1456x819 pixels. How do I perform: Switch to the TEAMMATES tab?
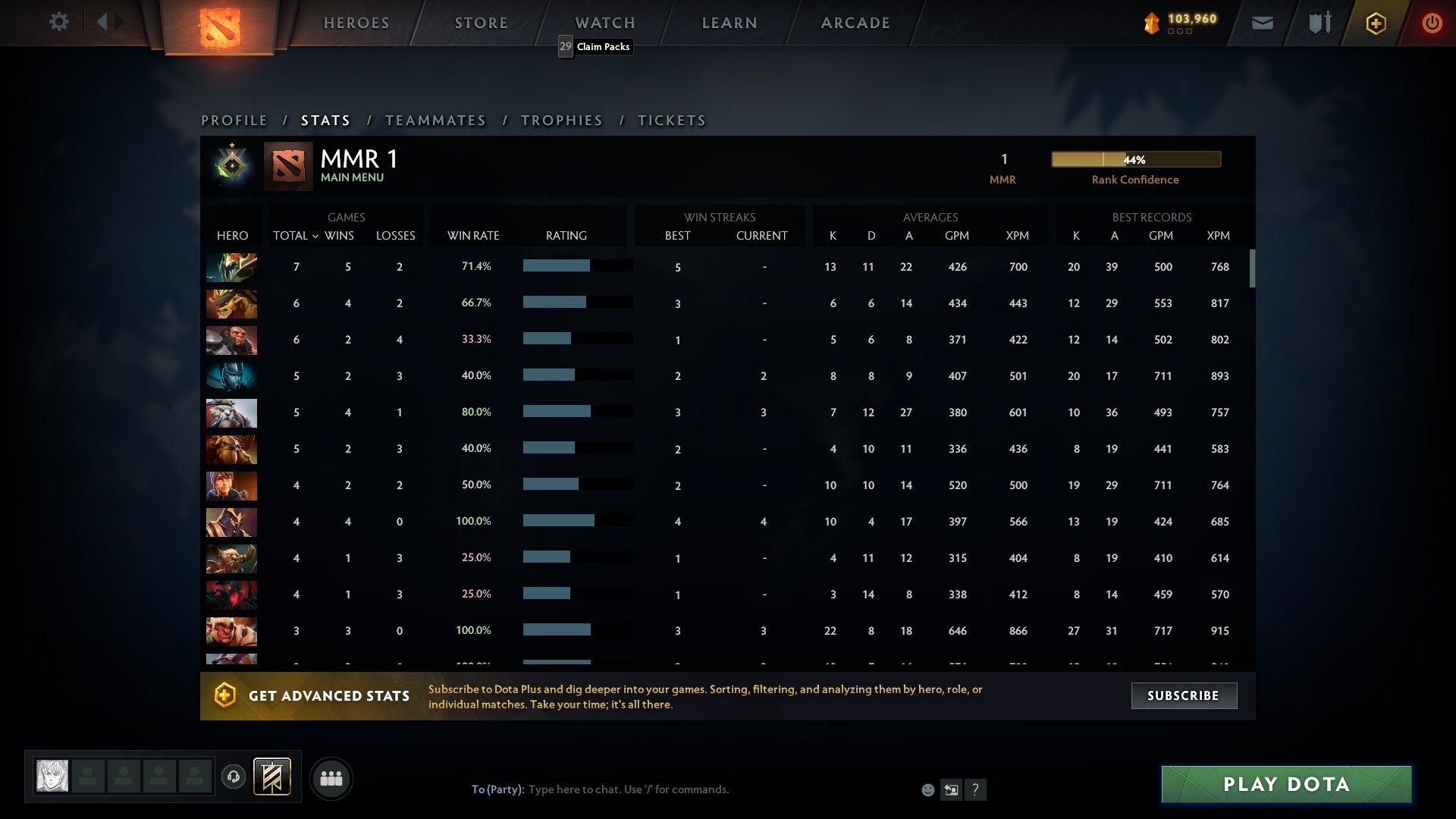point(436,120)
